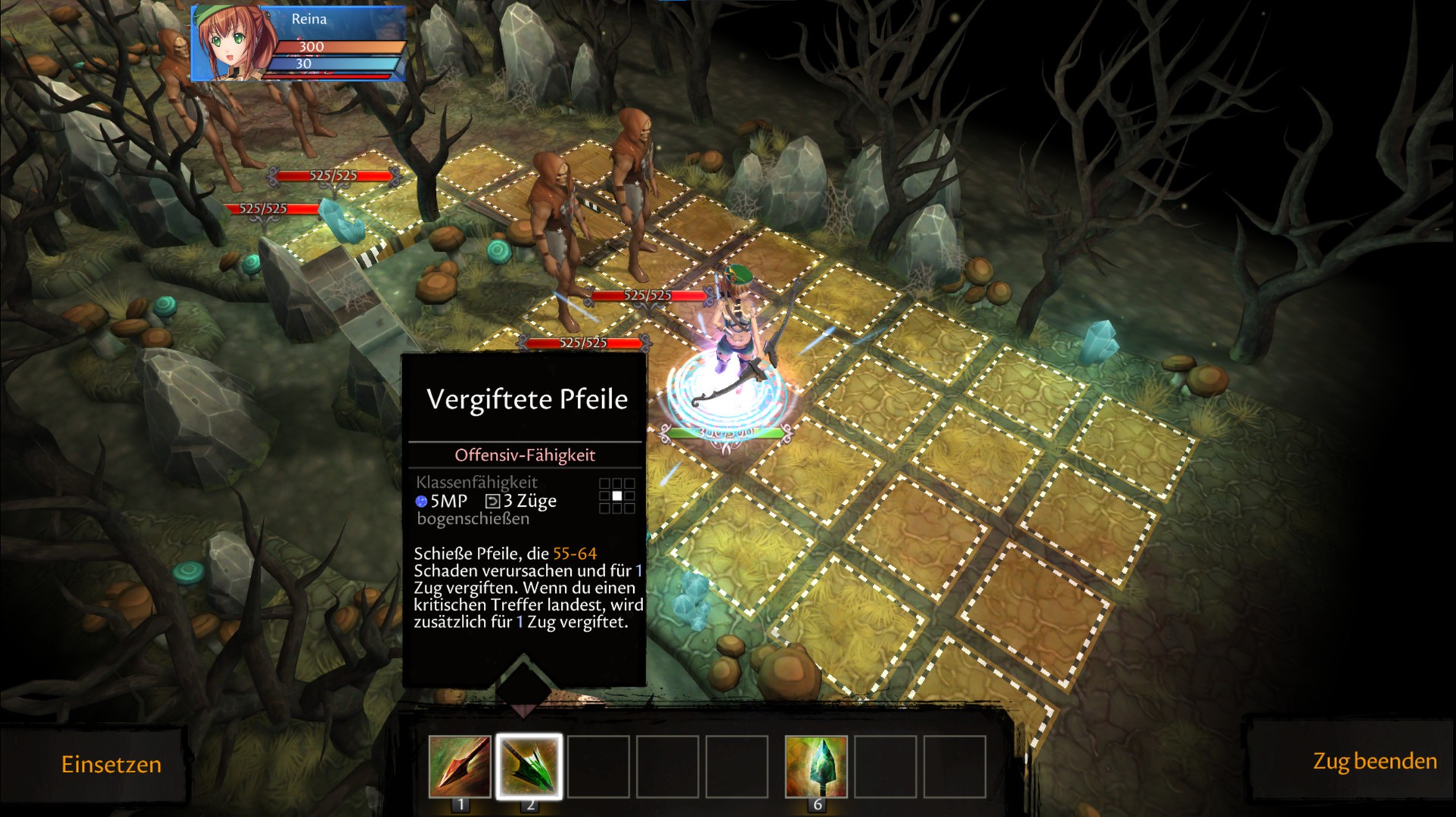This screenshot has width=1456, height=817.
Task: End the turn with Zug beenden
Action: 1374,761
